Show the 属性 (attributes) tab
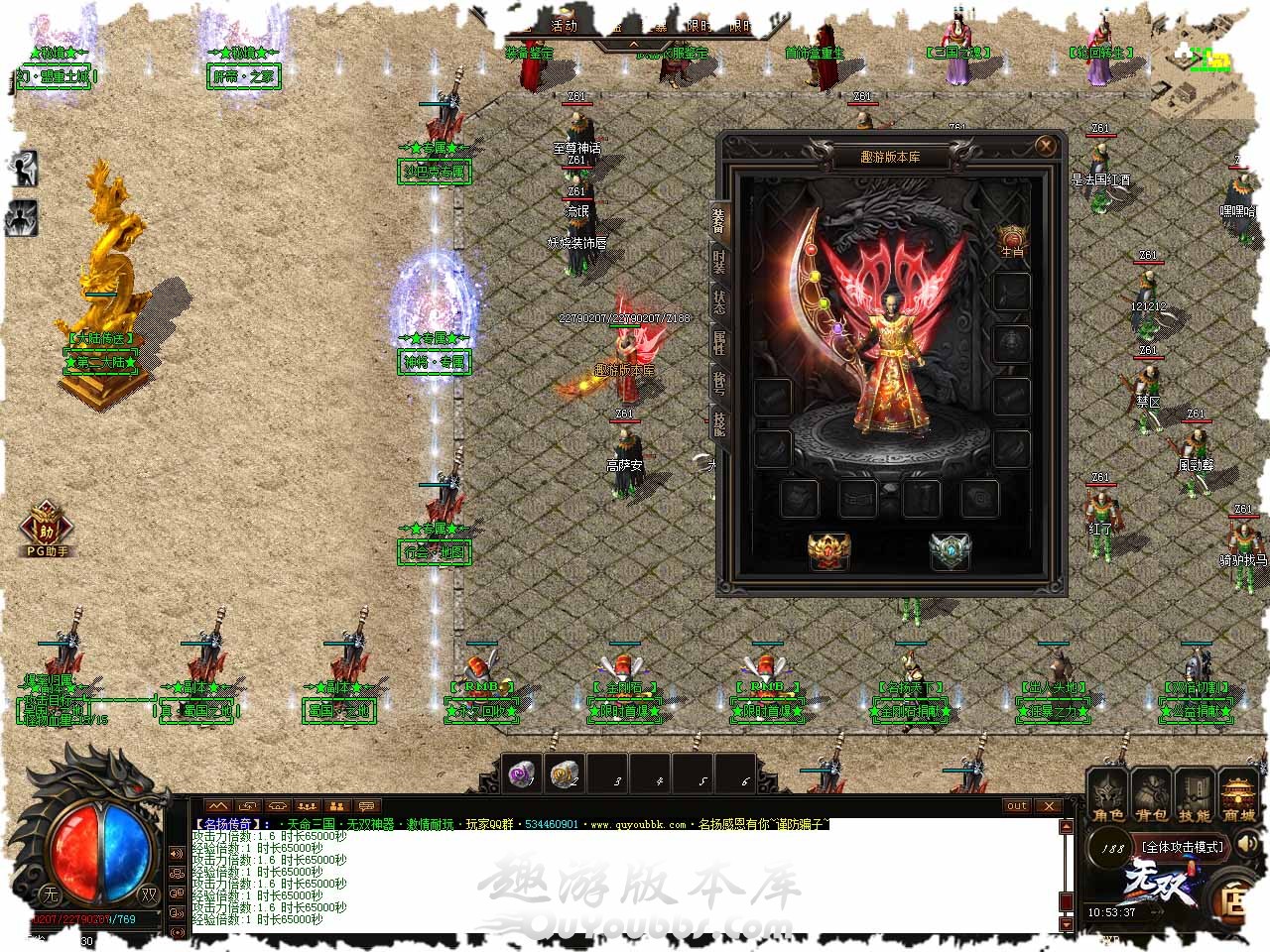Screen dimensions: 1270x952 (x=719, y=343)
